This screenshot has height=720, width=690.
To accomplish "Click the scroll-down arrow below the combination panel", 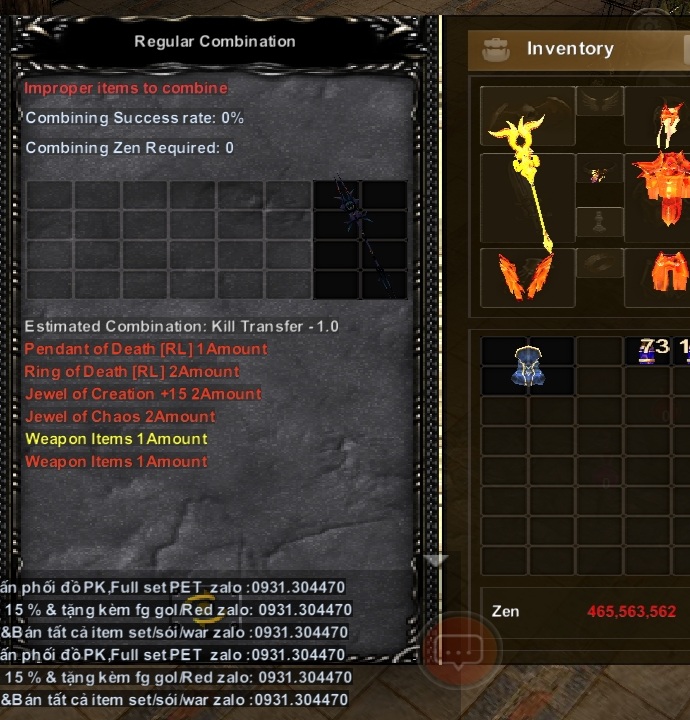I will click(x=435, y=561).
